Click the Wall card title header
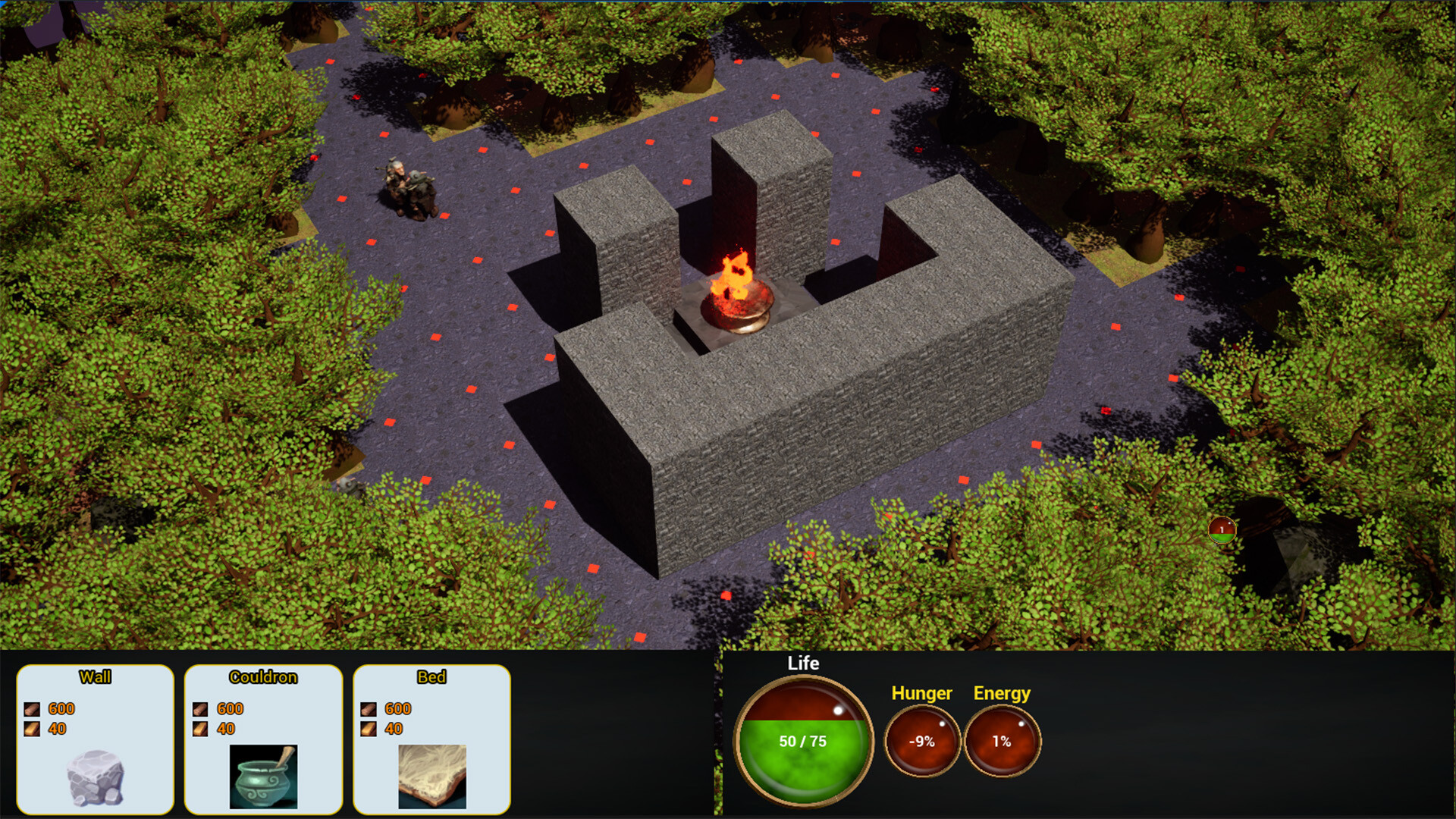The image size is (1456, 819). click(97, 677)
